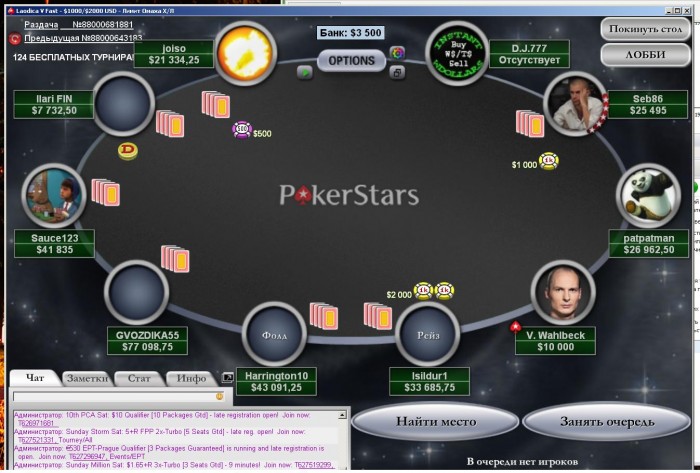Open the colorful table theme icon

pos(397,53)
